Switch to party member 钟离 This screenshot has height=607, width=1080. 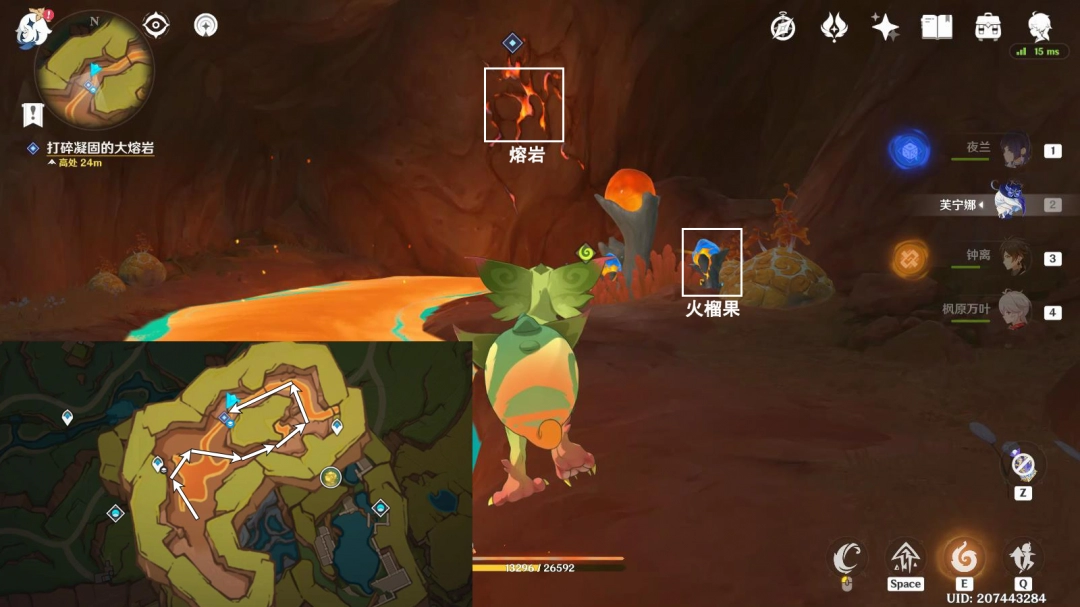tap(1014, 257)
